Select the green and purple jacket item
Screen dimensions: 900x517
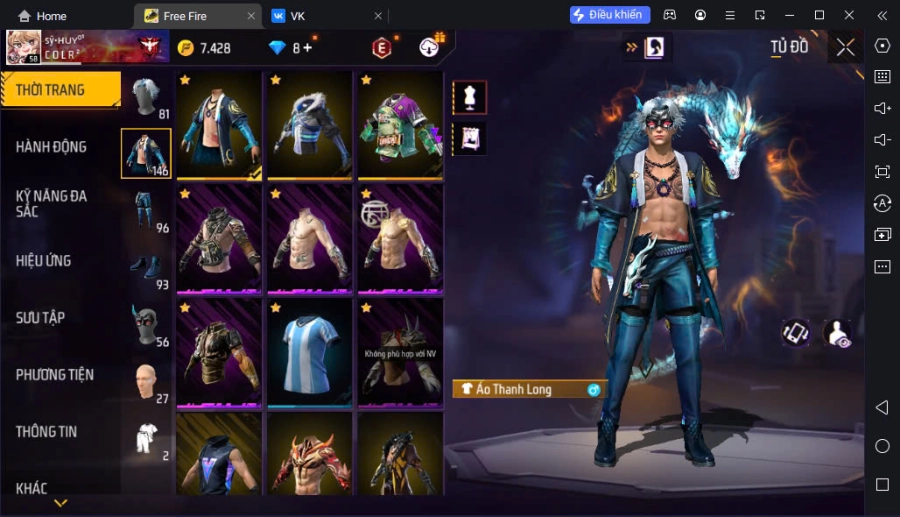[x=400, y=126]
